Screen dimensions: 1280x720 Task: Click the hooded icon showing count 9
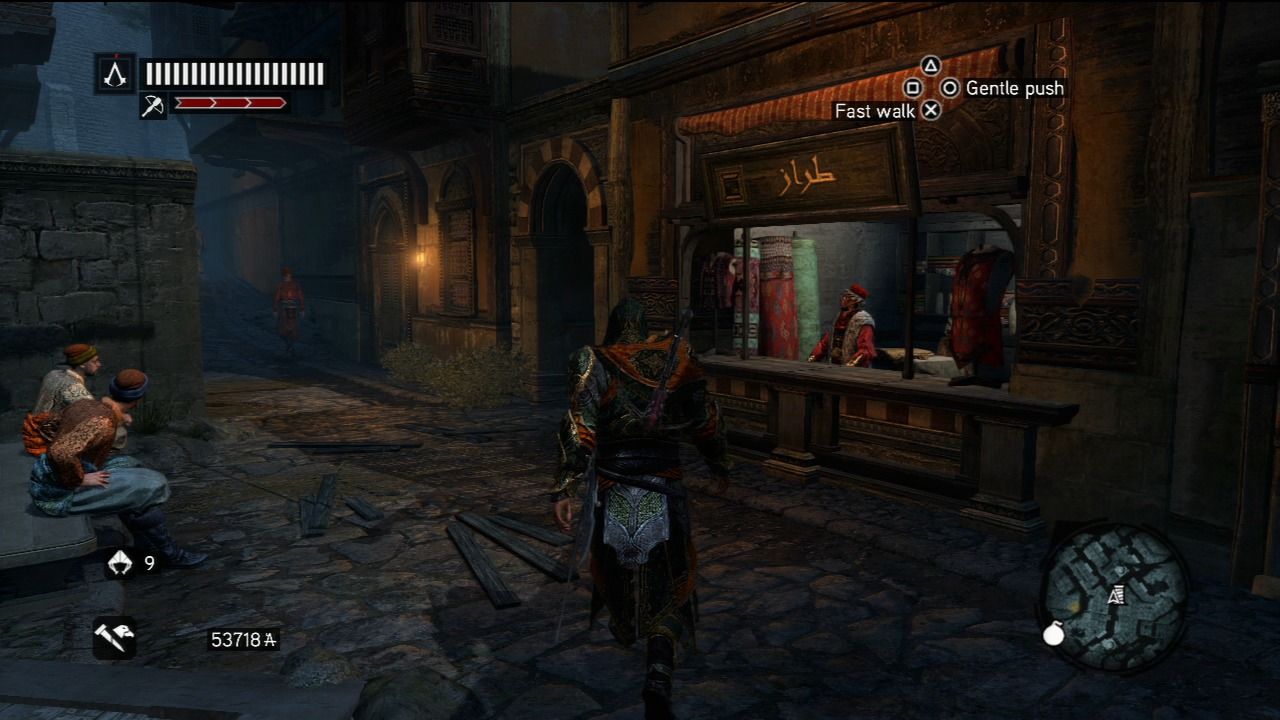pyautogui.click(x=120, y=564)
